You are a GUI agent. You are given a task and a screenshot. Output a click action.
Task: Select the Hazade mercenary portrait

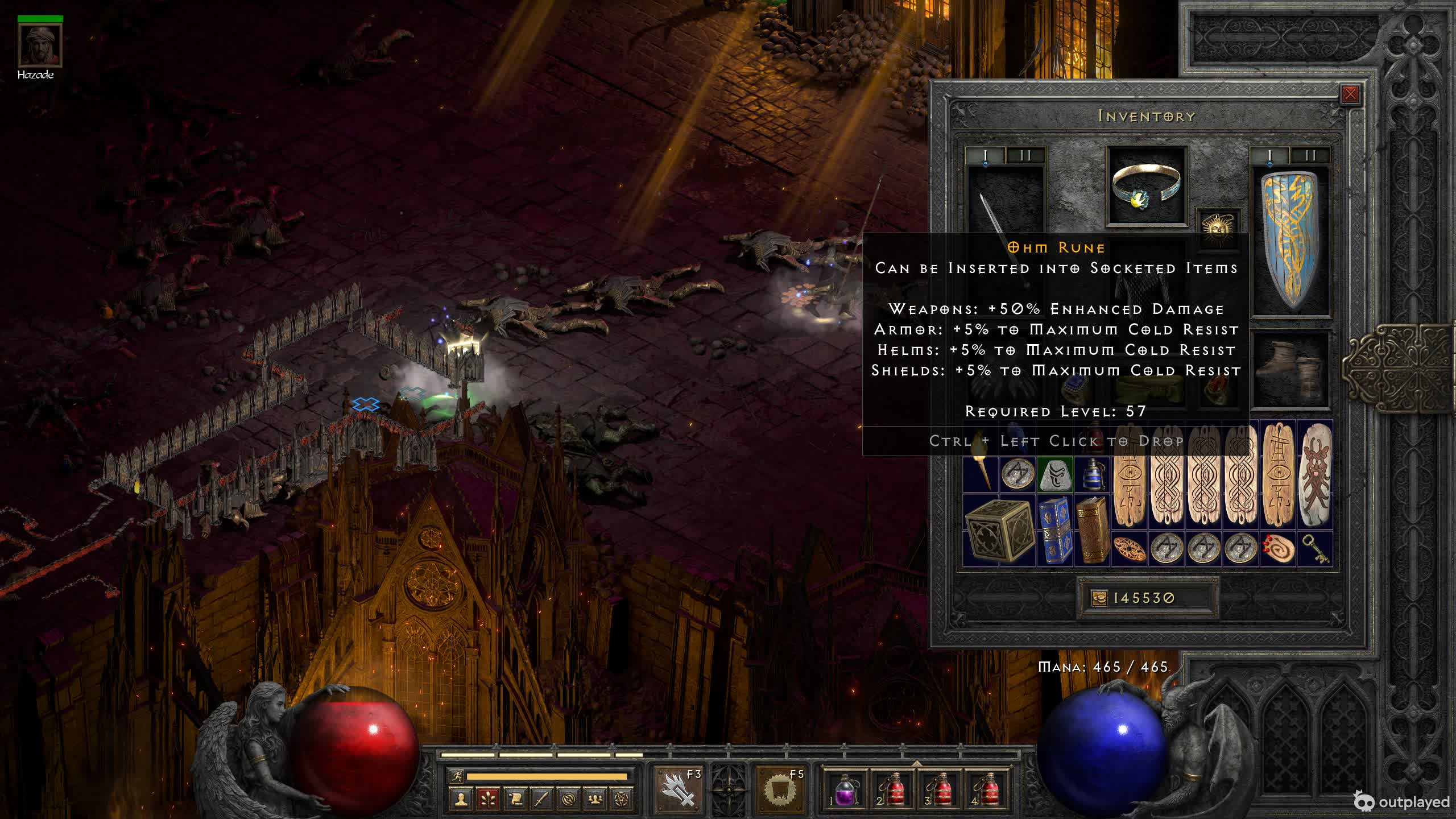40,45
